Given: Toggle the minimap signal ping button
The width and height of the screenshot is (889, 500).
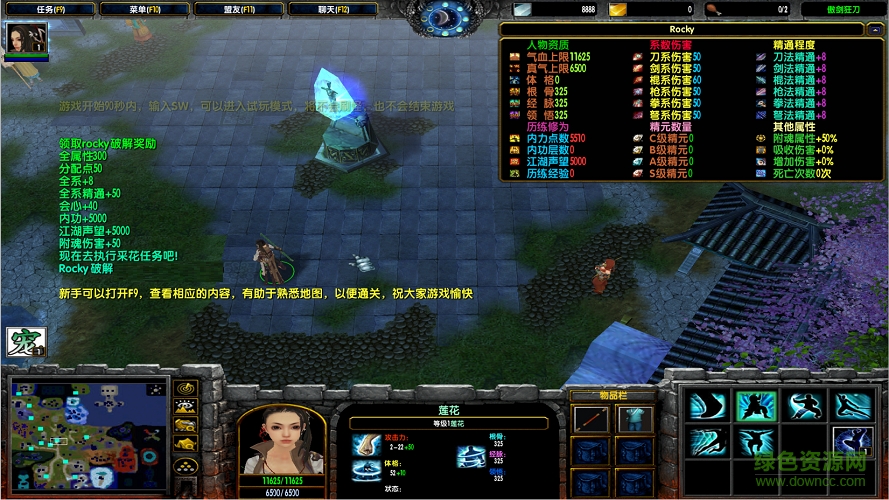Looking at the screenshot, I should point(186,388).
